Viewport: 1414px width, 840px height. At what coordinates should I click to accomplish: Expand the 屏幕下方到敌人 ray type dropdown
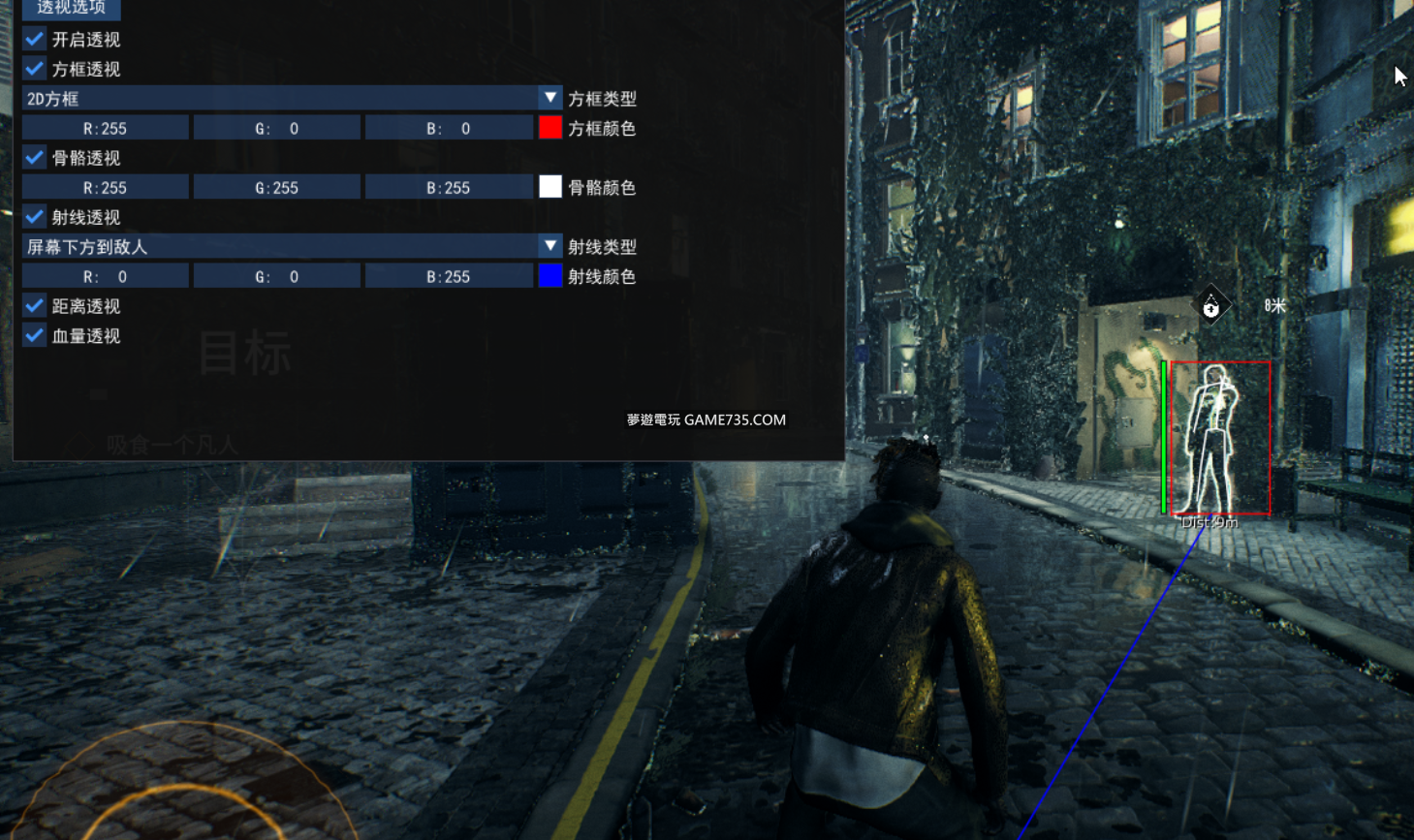[550, 247]
